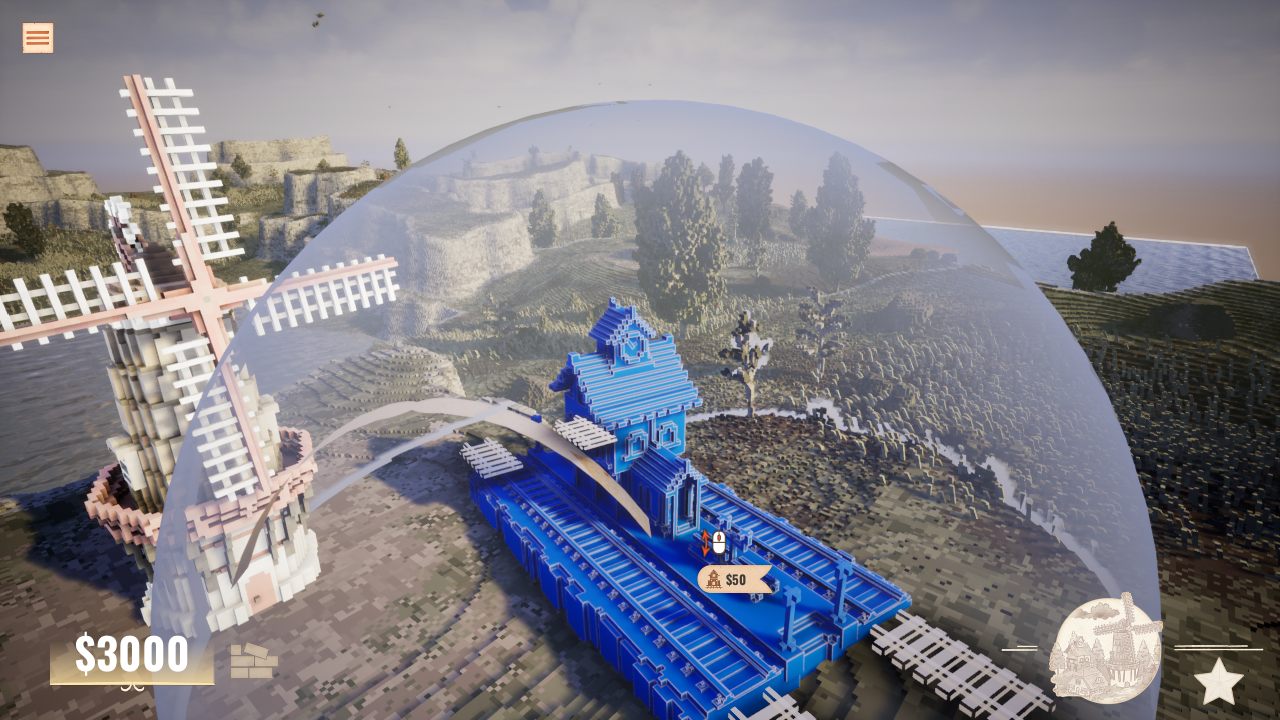The image size is (1280, 720).
Task: Click the white star icon
Action: (1218, 682)
